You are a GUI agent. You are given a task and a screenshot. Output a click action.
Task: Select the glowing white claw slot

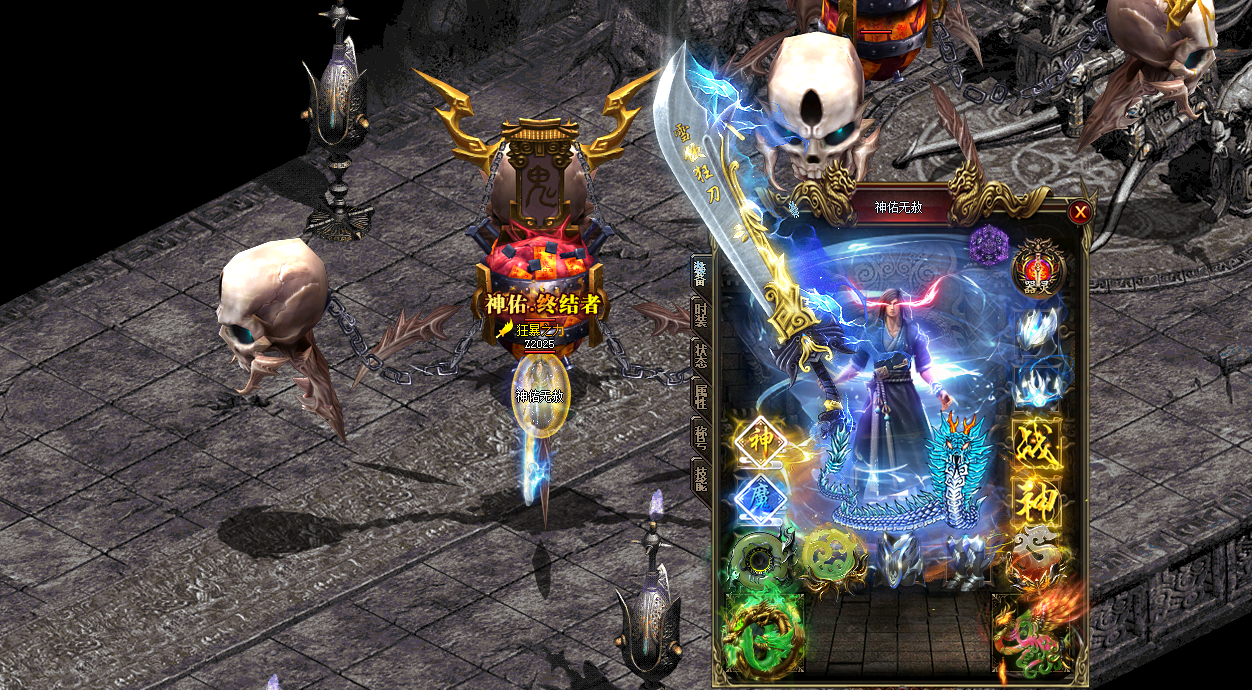[1038, 329]
